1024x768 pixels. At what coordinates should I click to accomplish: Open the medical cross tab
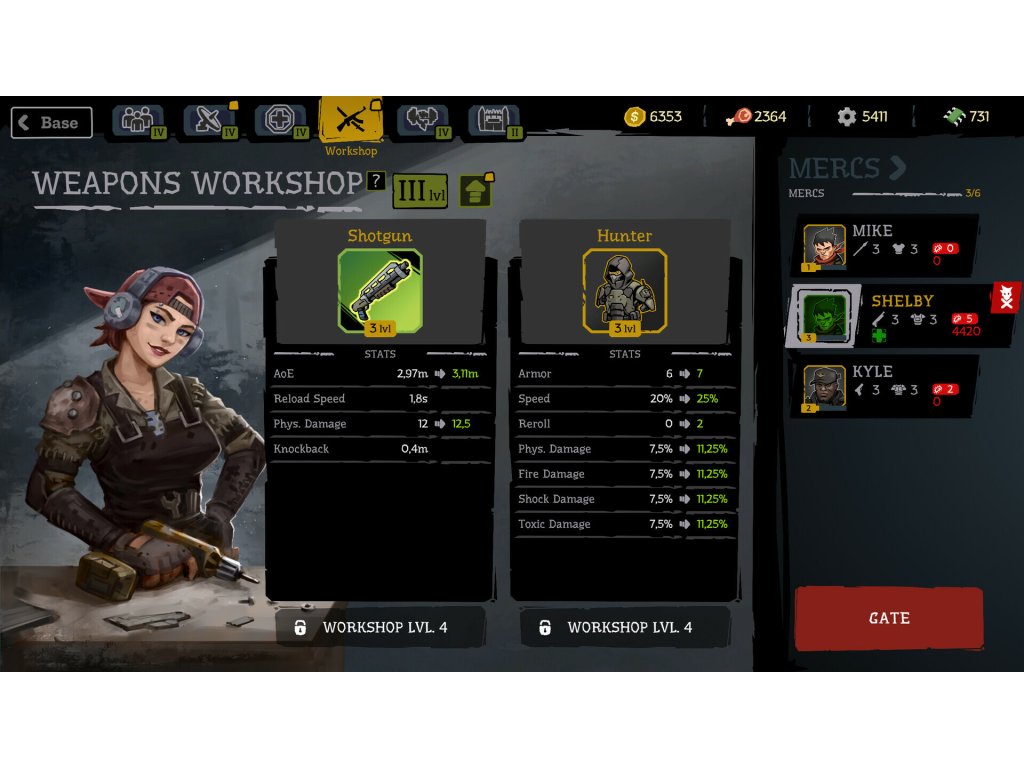[x=280, y=121]
